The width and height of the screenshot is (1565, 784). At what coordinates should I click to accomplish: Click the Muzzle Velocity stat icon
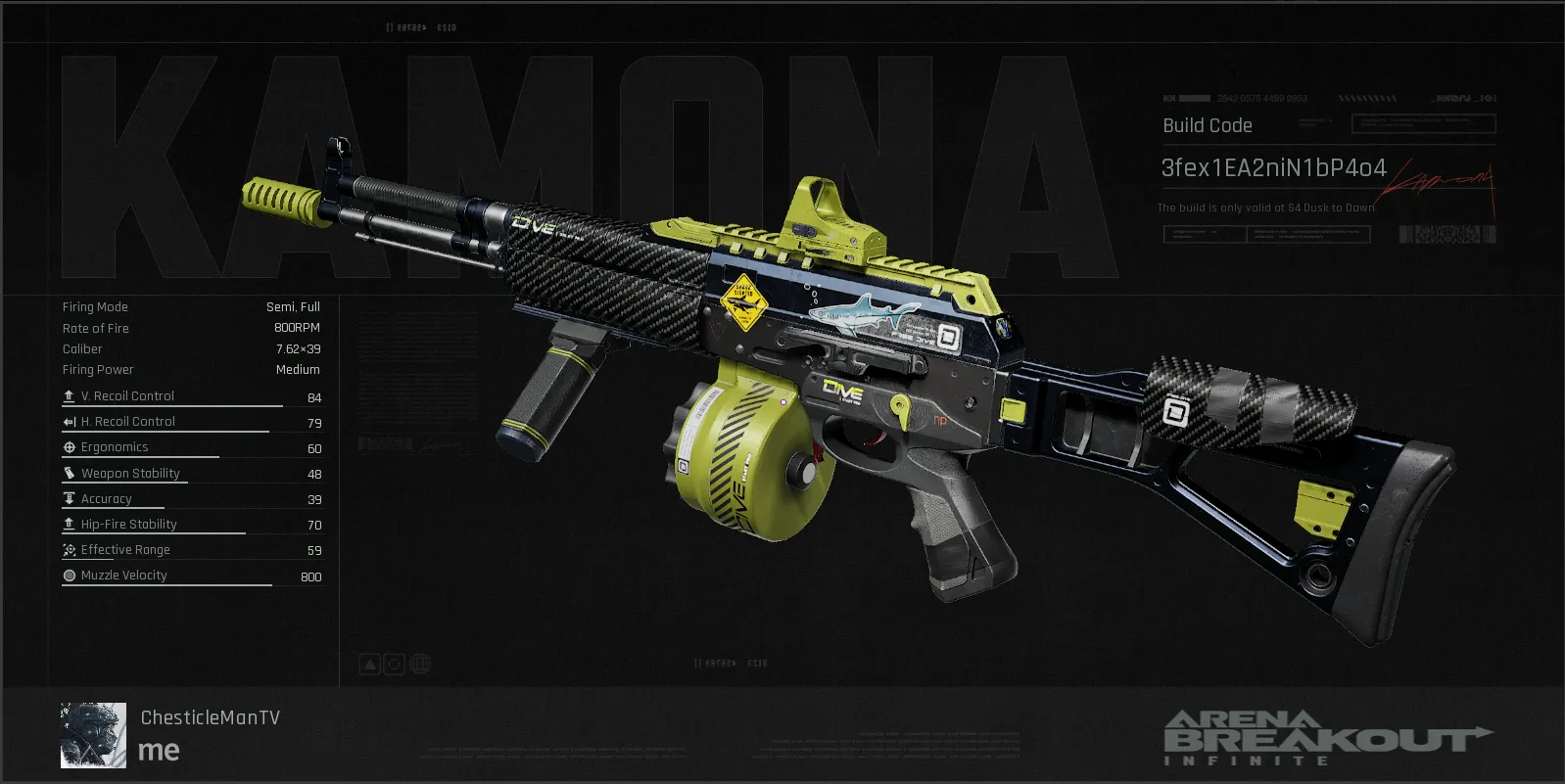[69, 576]
